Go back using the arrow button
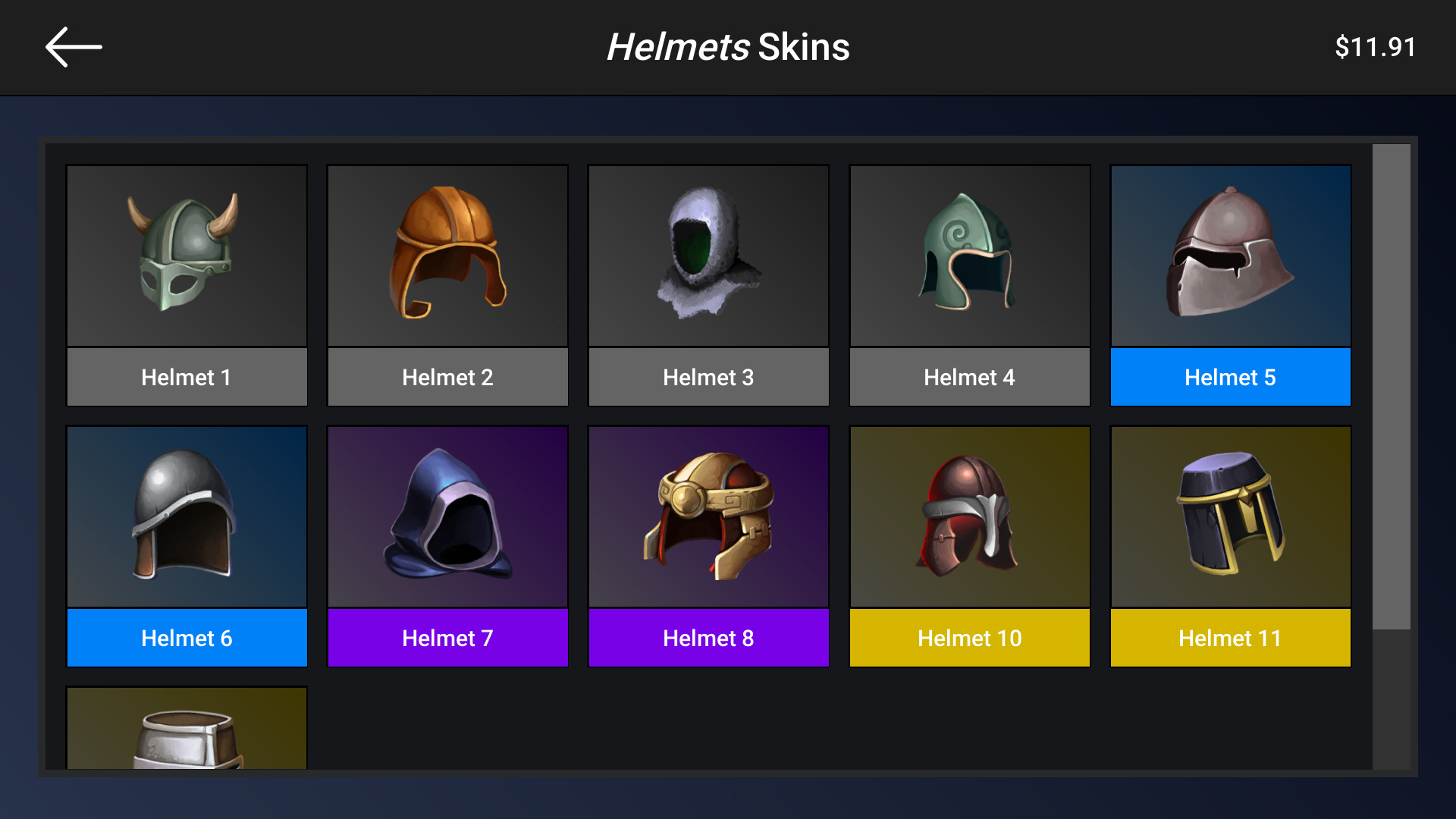 pos(73,46)
